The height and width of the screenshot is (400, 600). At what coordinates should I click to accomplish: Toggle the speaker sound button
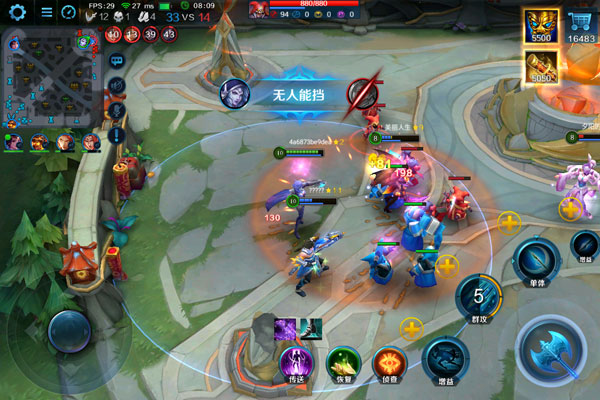tap(115, 86)
